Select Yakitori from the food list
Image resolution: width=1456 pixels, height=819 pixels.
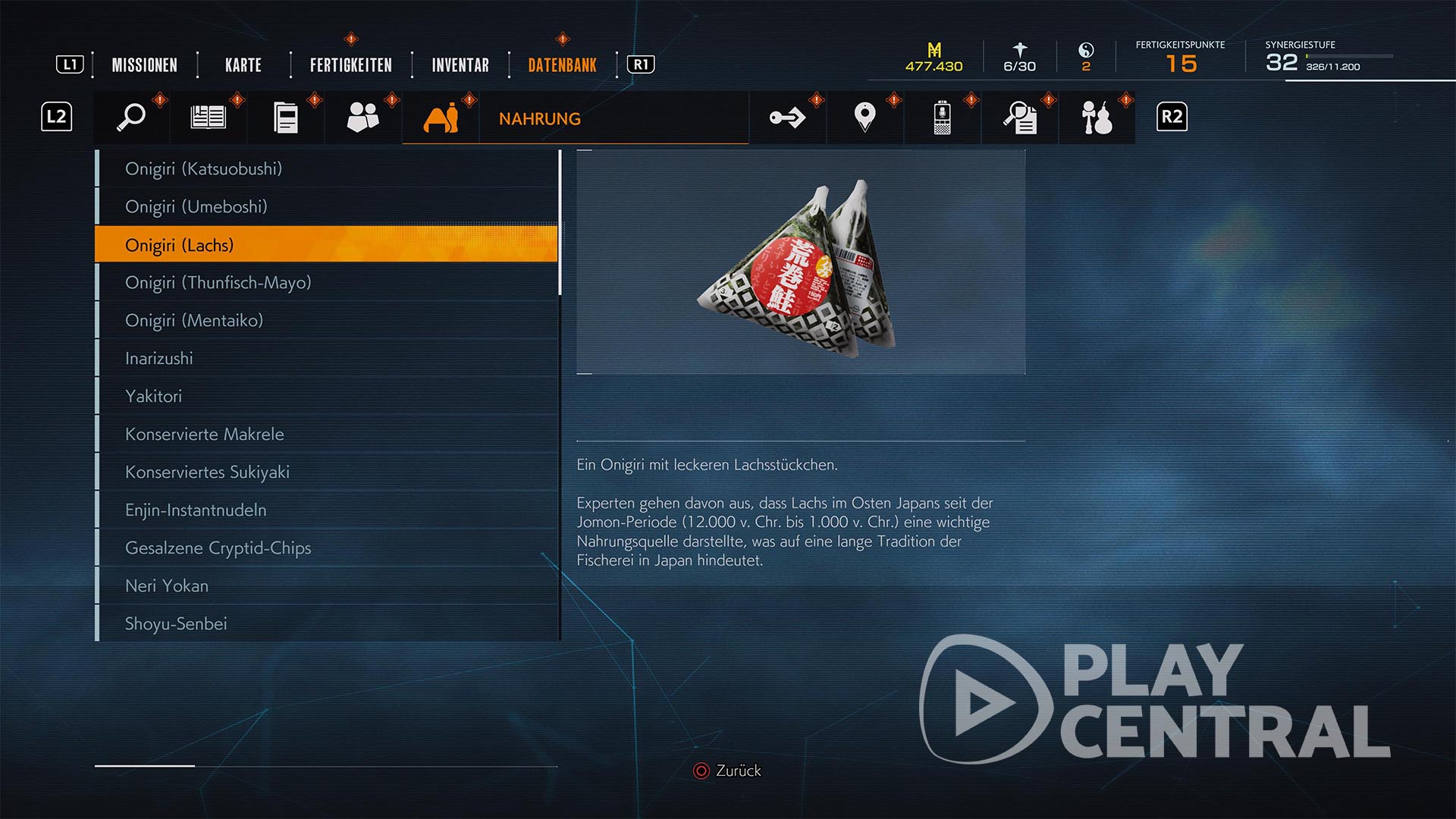153,396
